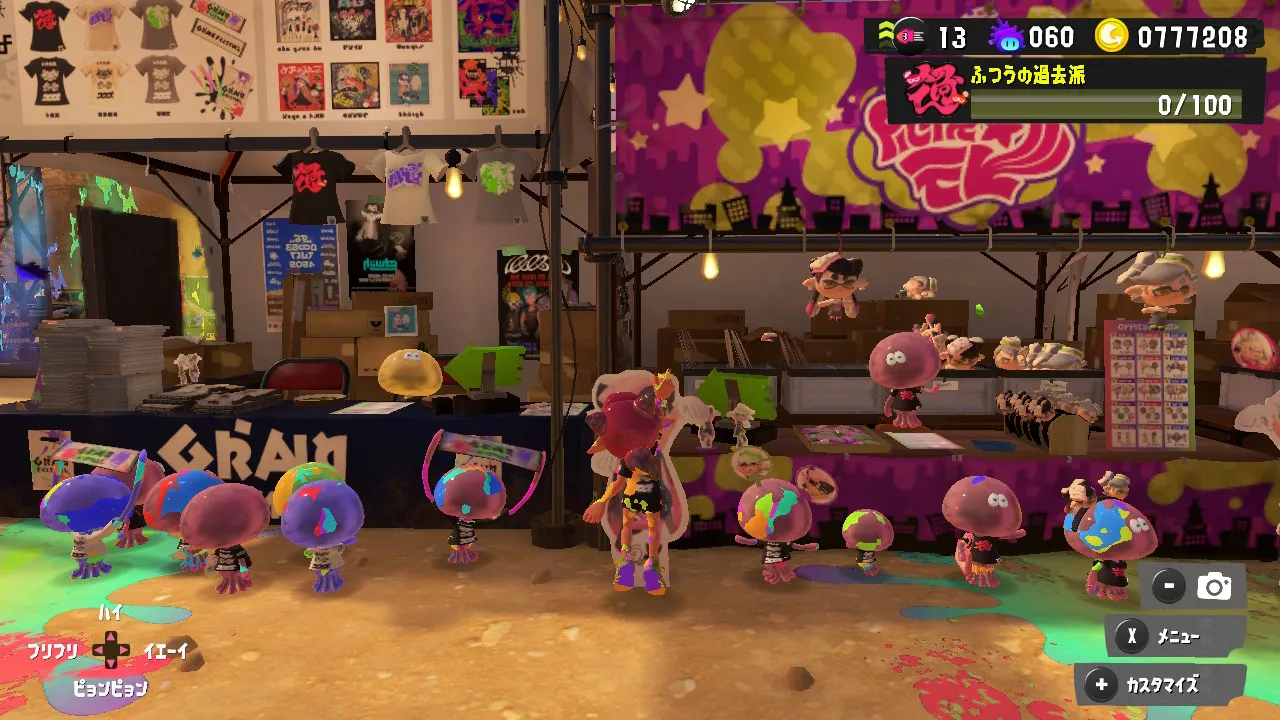Image resolution: width=1280 pixels, height=720 pixels.
Task: Click the gold coin cash icon
Action: [x=1112, y=37]
